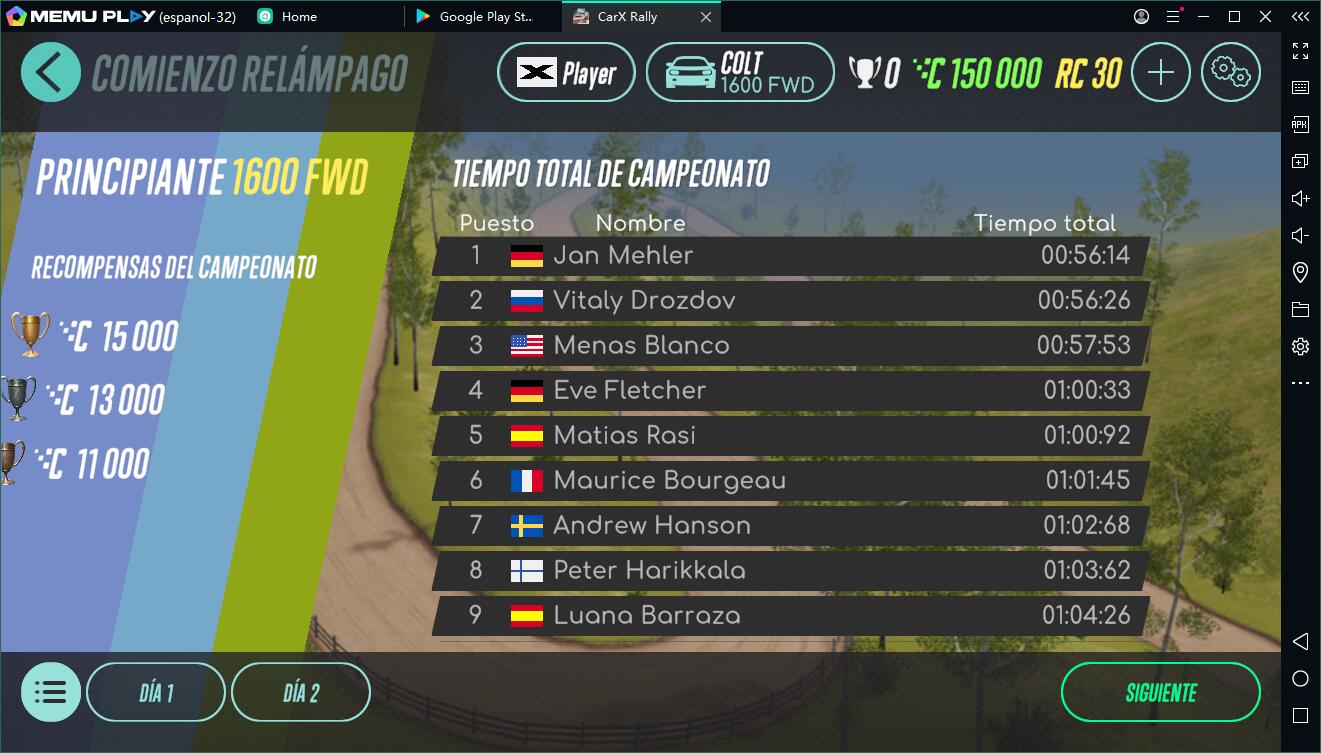Click the plus to add currency

[x=1160, y=72]
